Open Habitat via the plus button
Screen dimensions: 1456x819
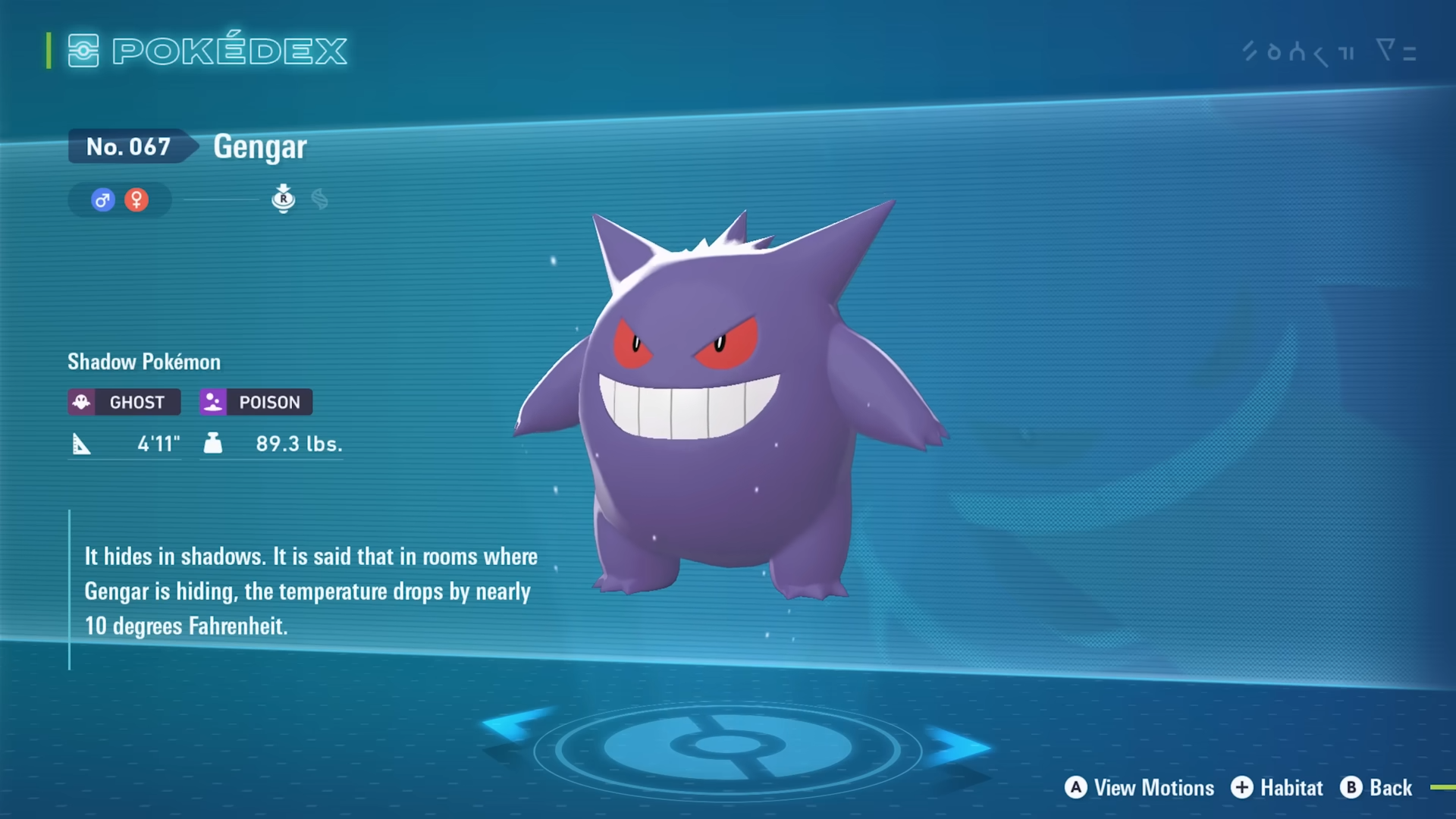(1241, 787)
